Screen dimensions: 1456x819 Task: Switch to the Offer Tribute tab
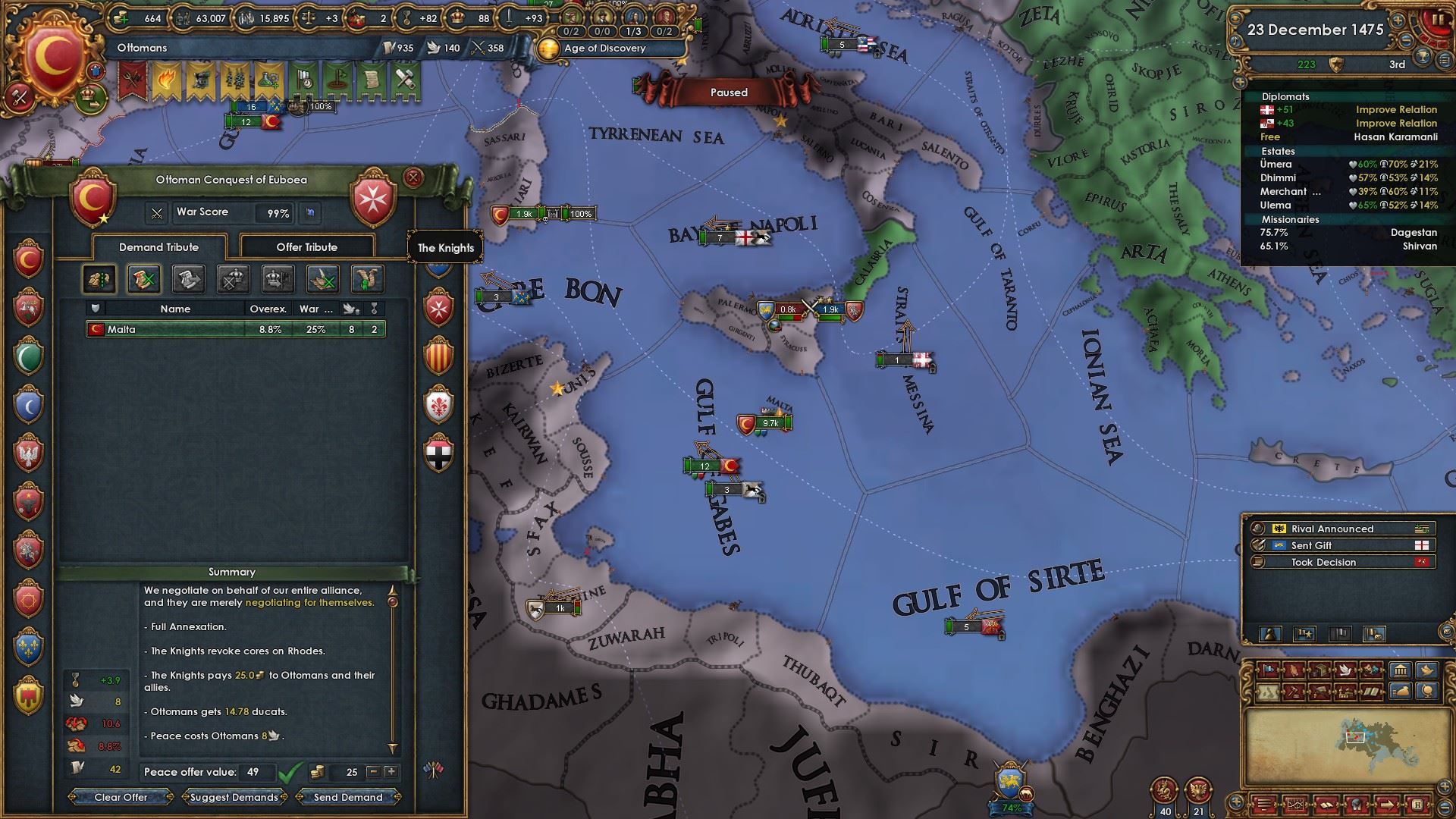tap(306, 247)
